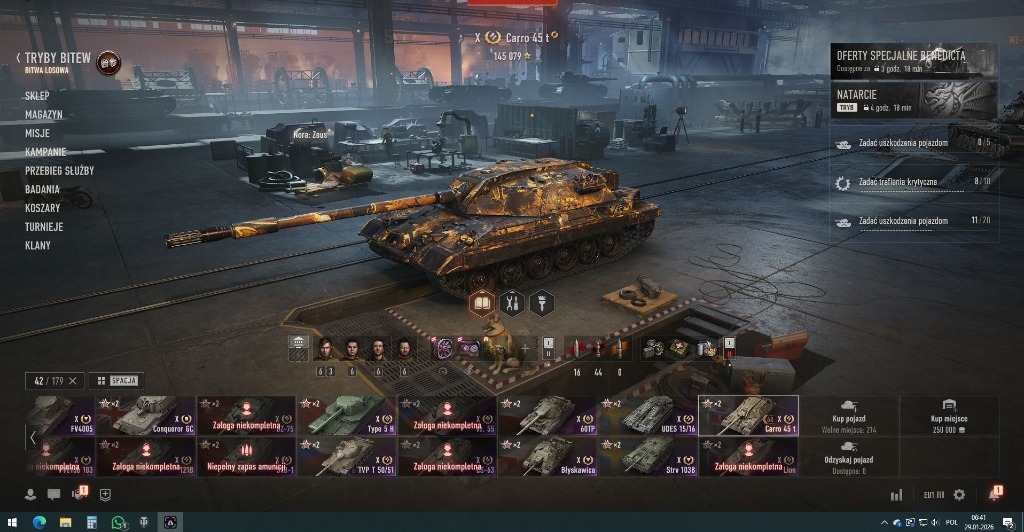Open the gear settings icon
Viewport: 1024px width, 532px height.
coord(960,494)
